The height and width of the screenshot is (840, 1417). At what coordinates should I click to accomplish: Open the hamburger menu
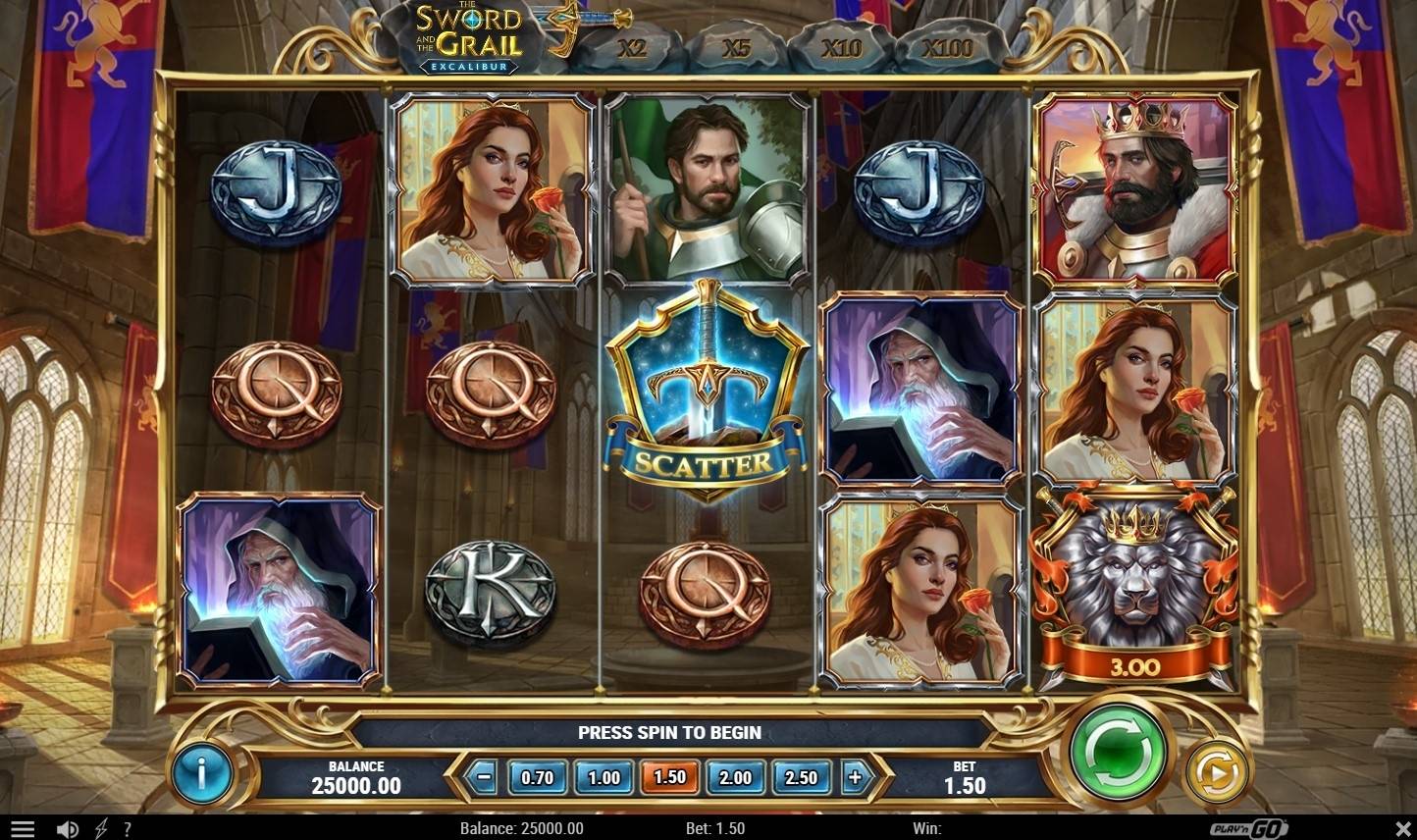[22, 829]
